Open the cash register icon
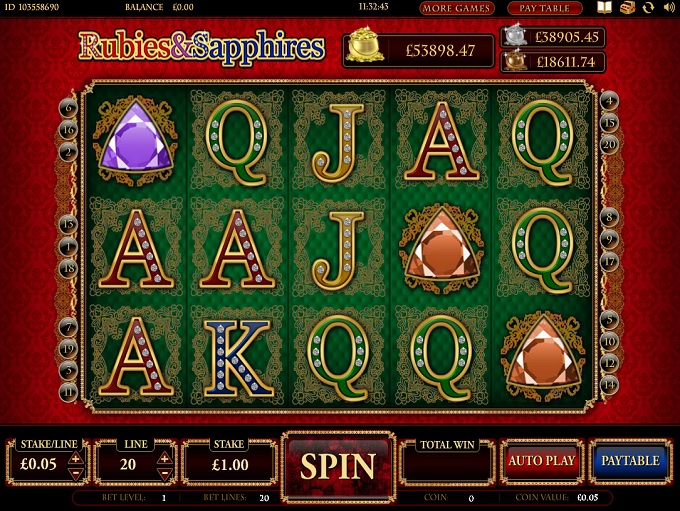This screenshot has width=680, height=511. 627,8
